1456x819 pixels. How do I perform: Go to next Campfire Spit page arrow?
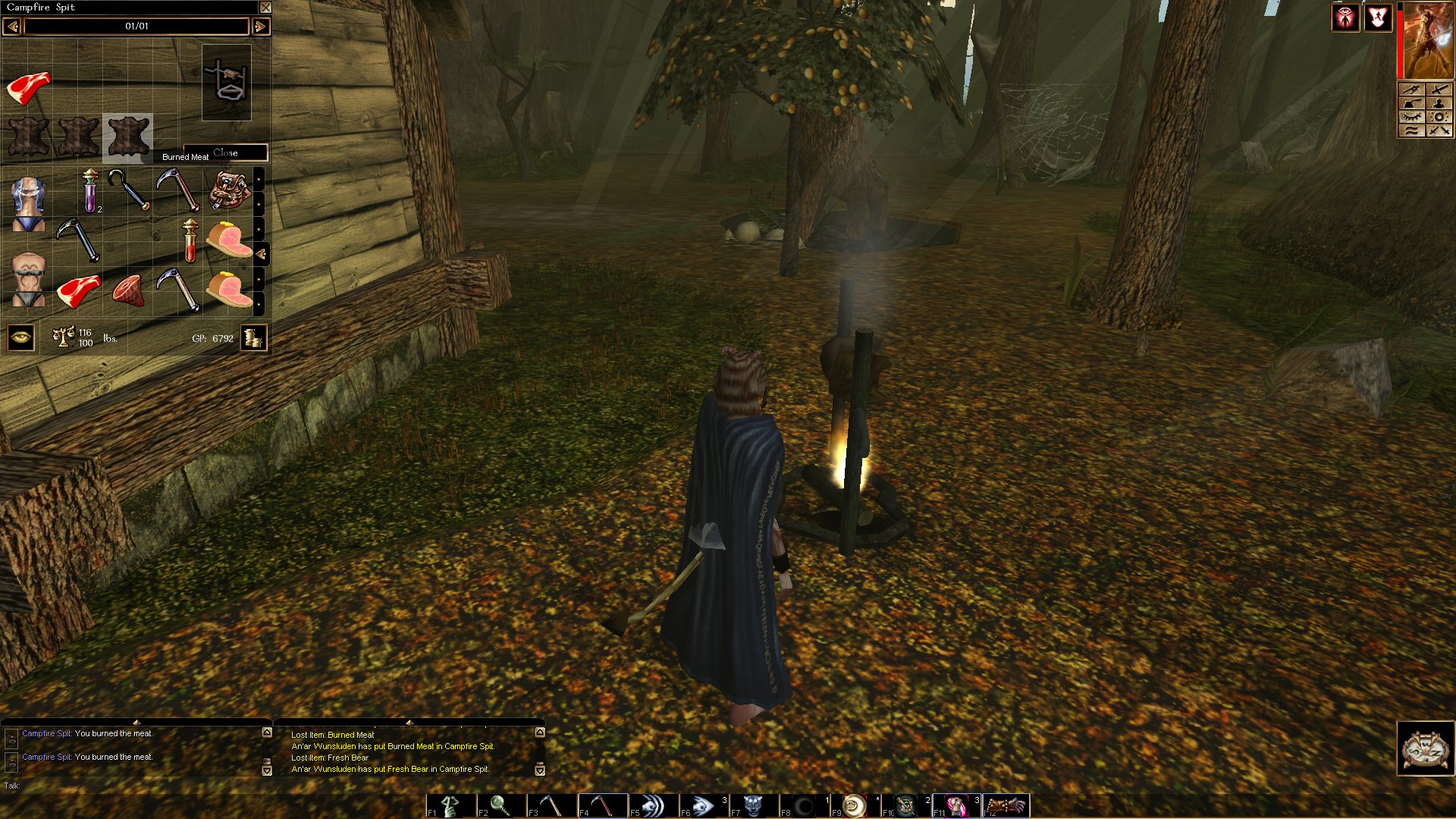(260, 27)
